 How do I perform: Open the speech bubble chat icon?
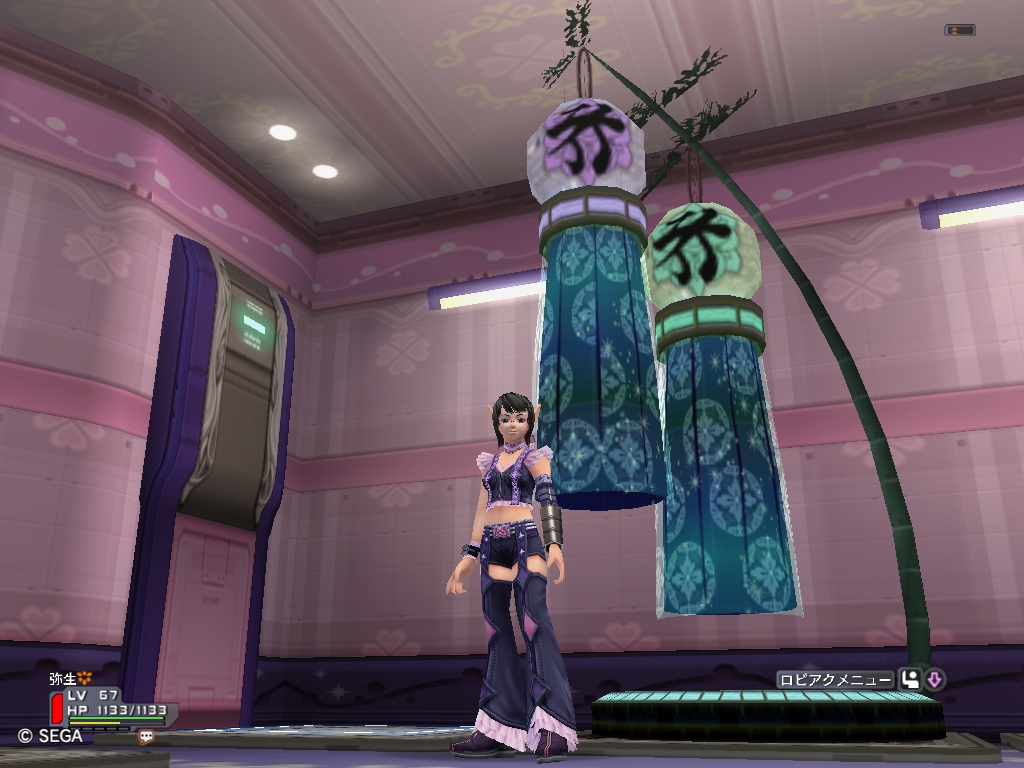pyautogui.click(x=147, y=737)
